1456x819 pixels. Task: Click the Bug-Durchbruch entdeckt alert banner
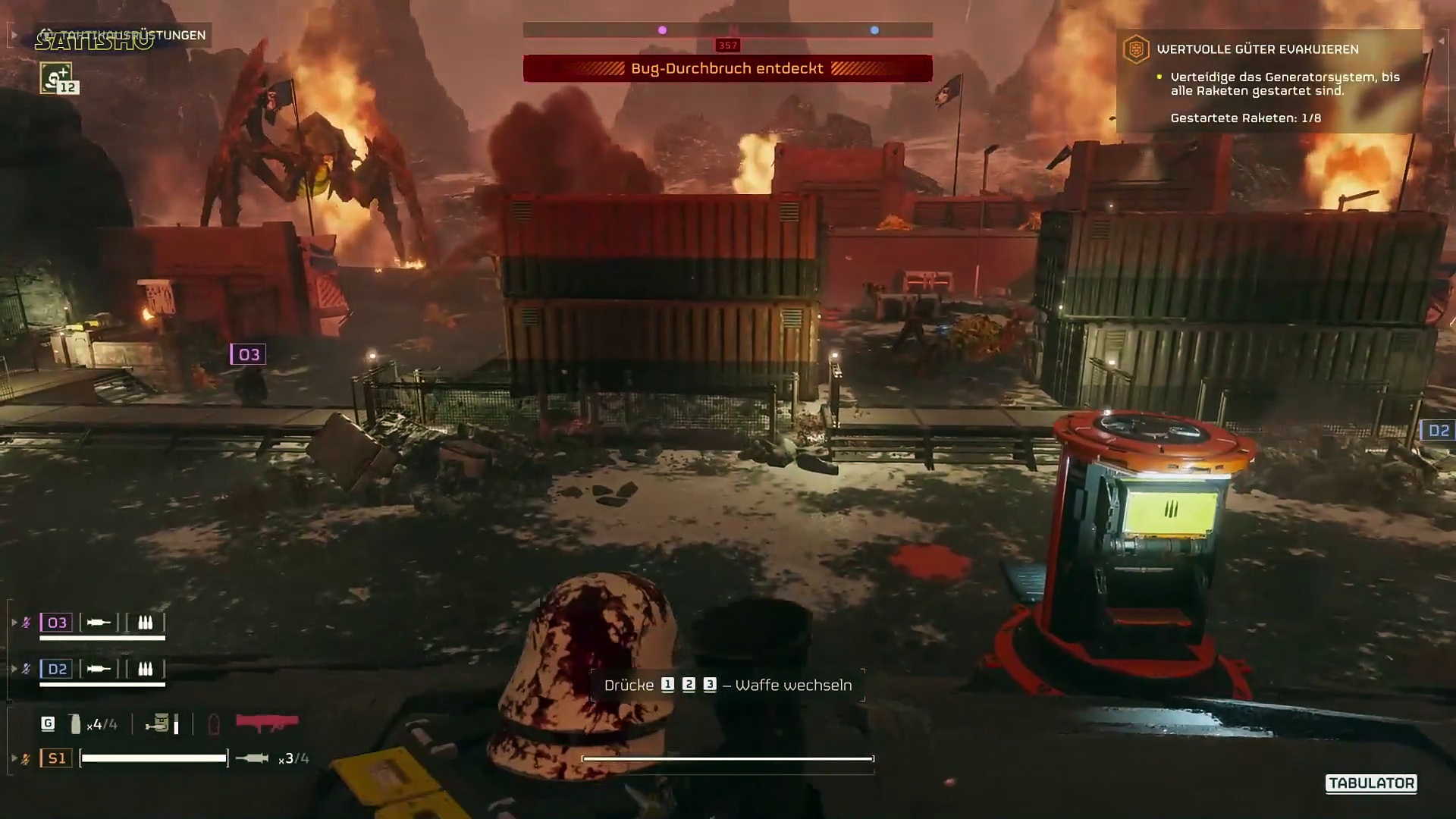point(727,69)
